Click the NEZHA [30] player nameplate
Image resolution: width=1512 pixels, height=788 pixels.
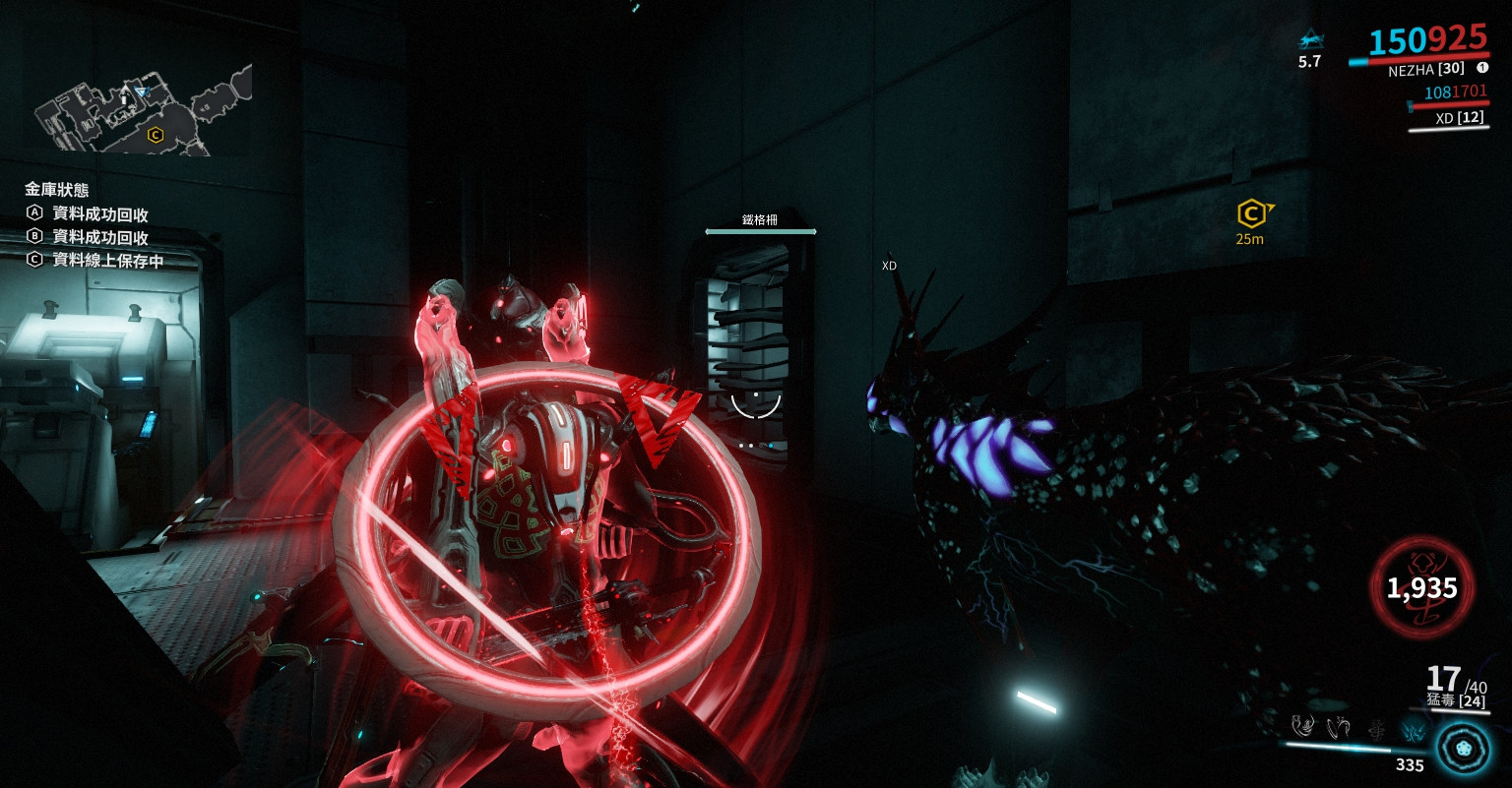(1425, 70)
